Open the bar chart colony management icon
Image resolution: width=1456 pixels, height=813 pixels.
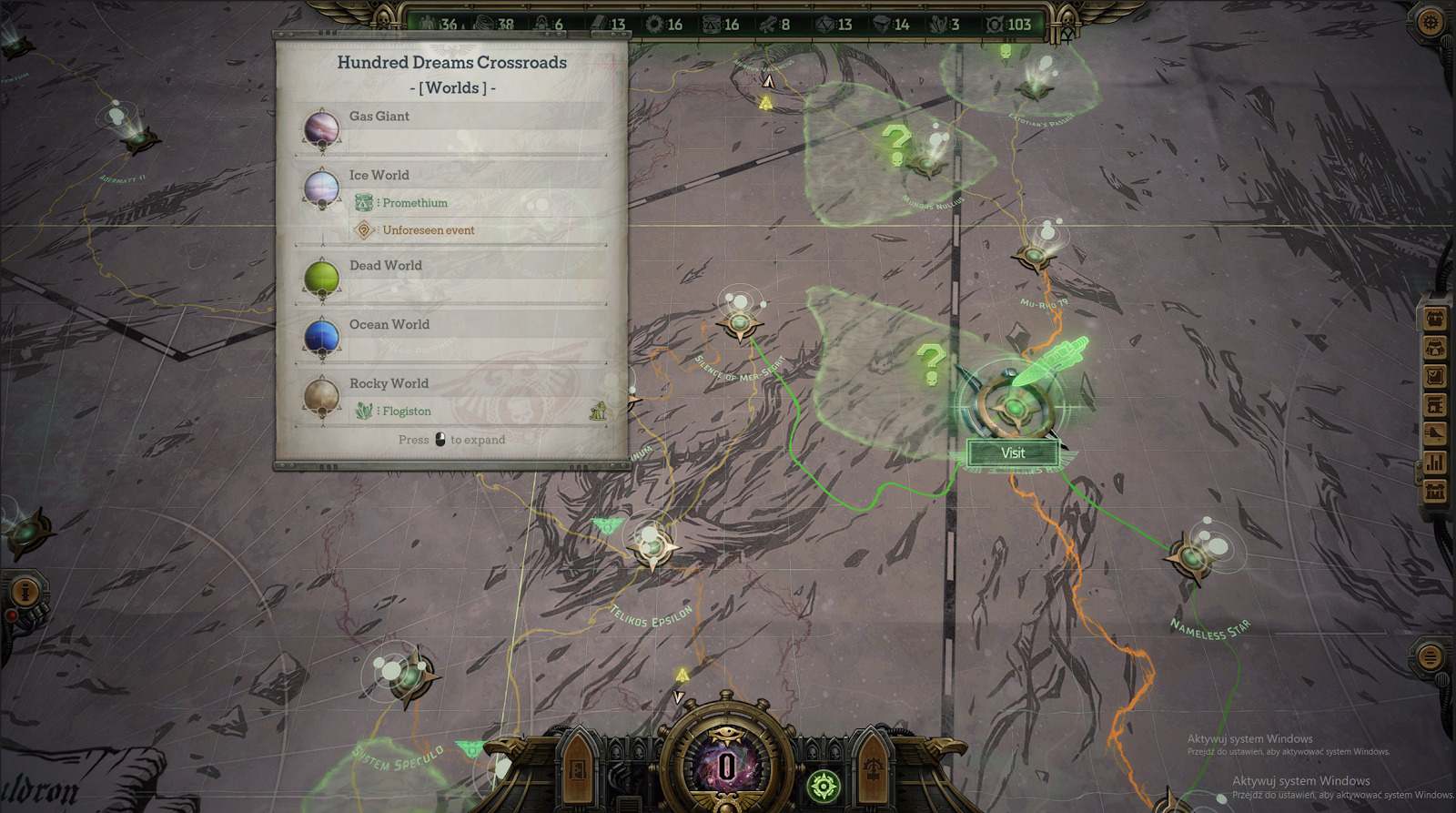(1435, 462)
